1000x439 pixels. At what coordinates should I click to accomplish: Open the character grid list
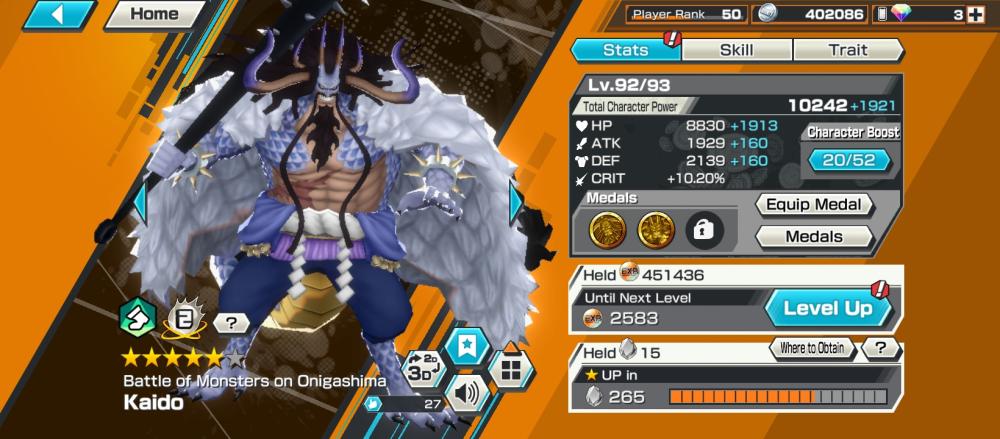pyautogui.click(x=511, y=370)
